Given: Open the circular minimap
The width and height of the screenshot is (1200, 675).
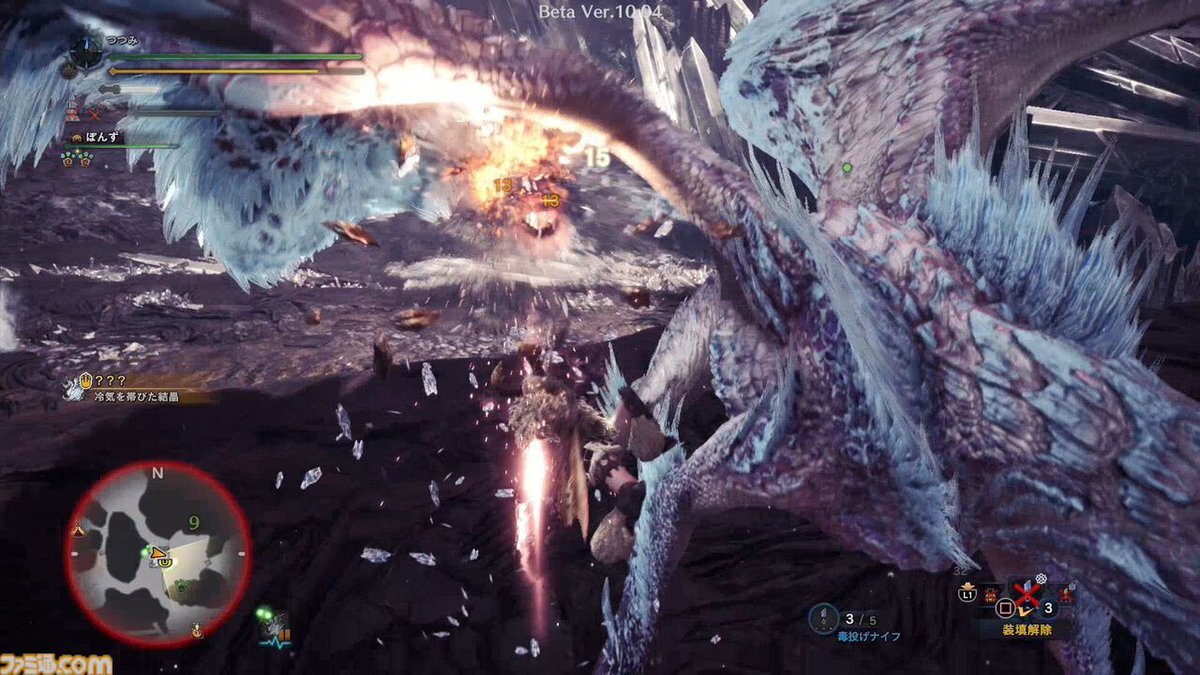Looking at the screenshot, I should click(x=157, y=552).
